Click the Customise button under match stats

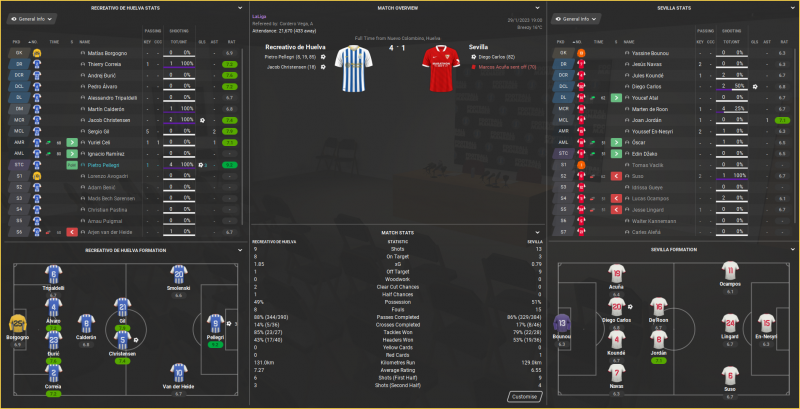[523, 396]
